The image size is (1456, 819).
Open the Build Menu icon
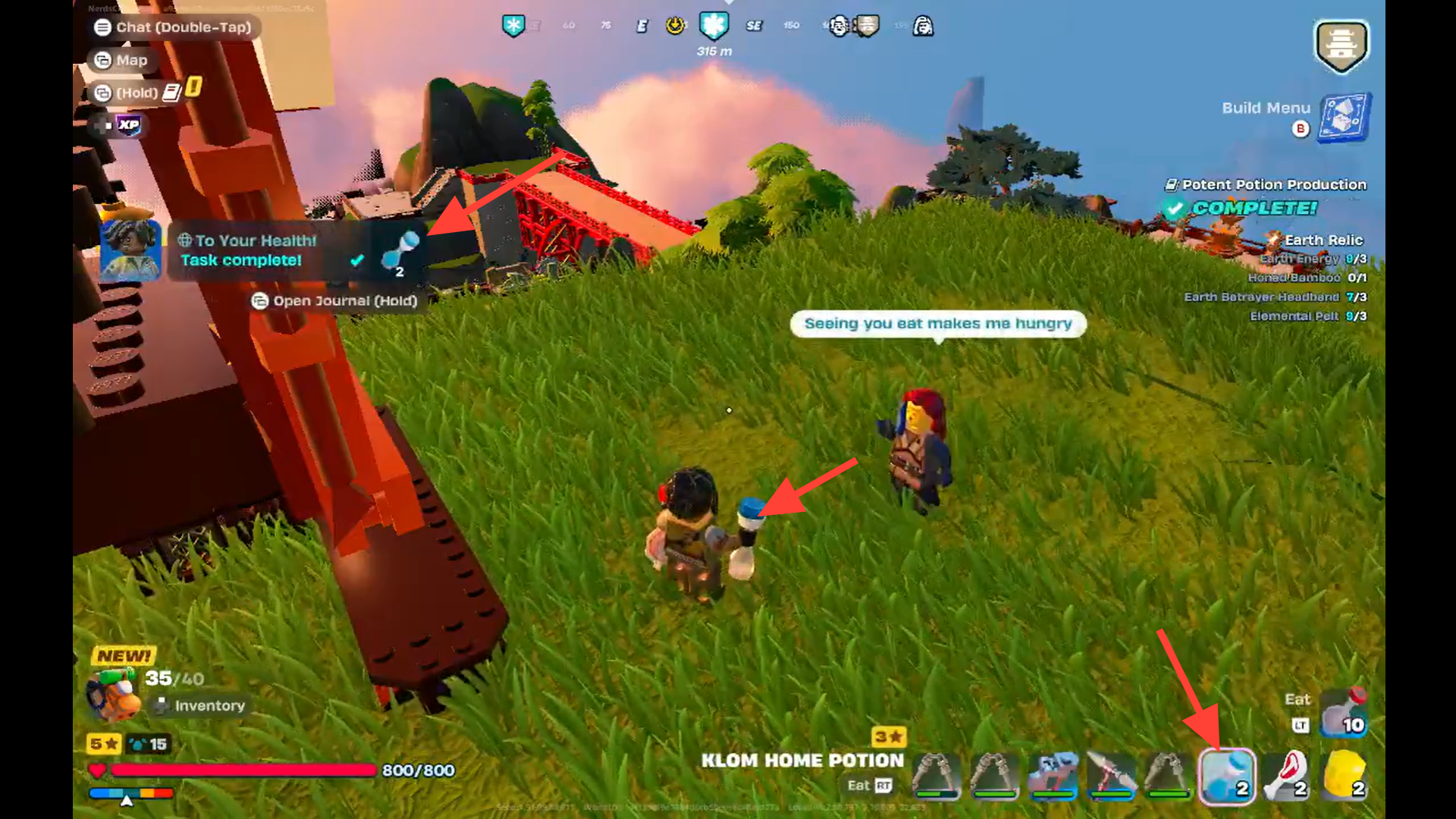[1344, 118]
